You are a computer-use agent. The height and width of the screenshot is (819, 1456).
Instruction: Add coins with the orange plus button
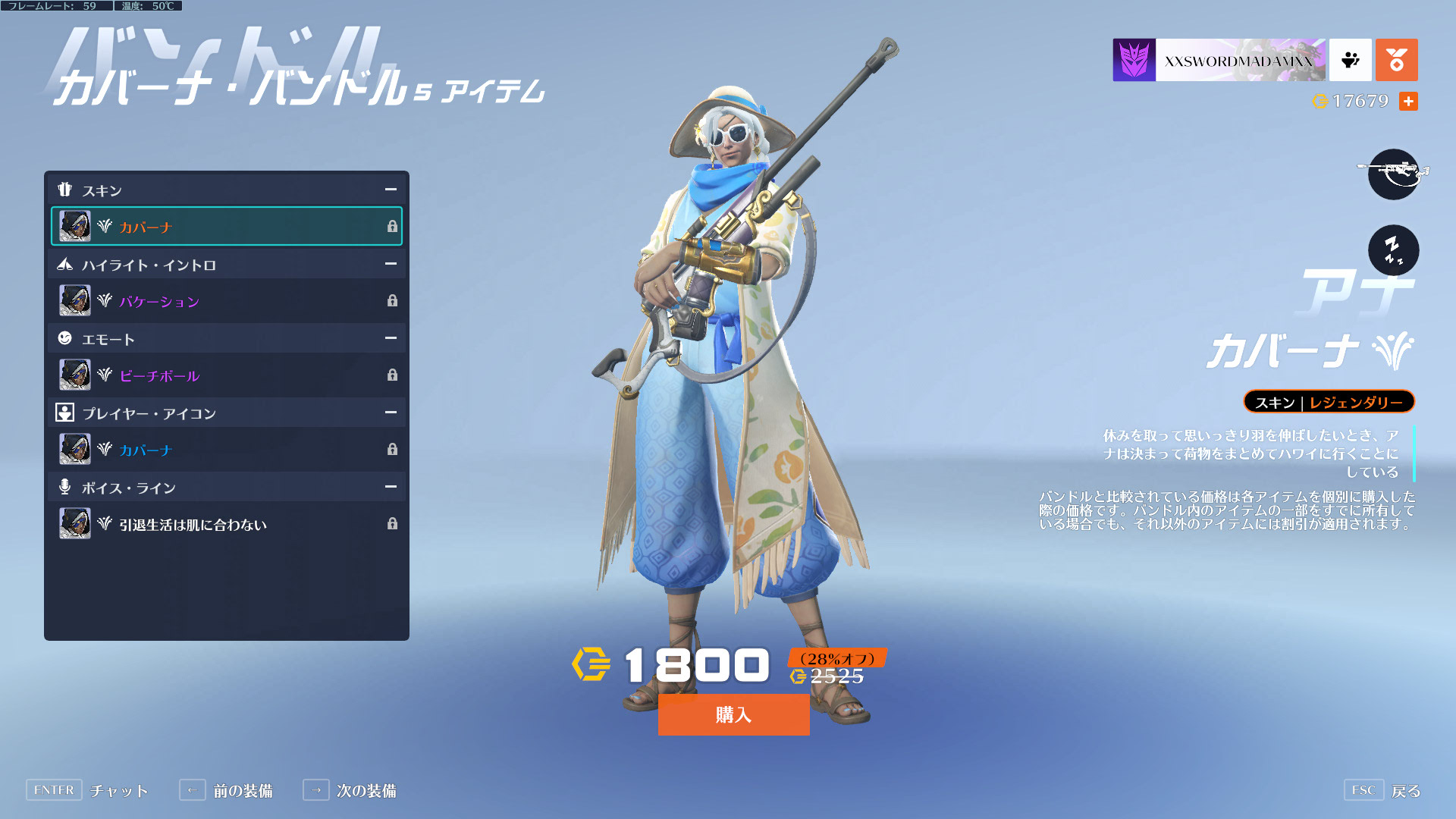(1408, 101)
